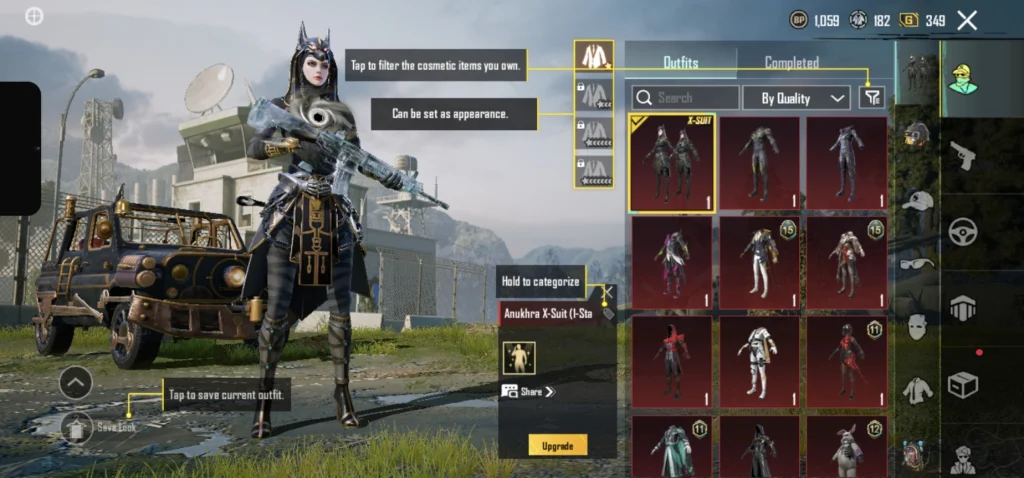Close the item detail panel
Viewport: 1024px width, 478px height.
point(606,294)
